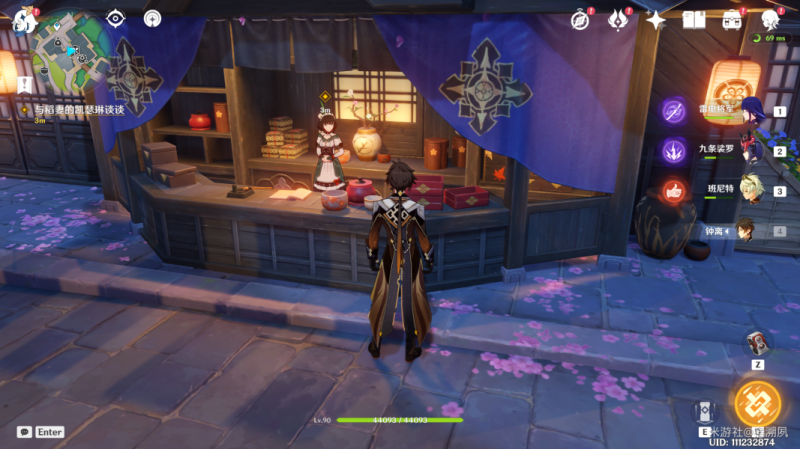
Task: Use Zhongli's orange elemental skill button
Action: pyautogui.click(x=756, y=402)
